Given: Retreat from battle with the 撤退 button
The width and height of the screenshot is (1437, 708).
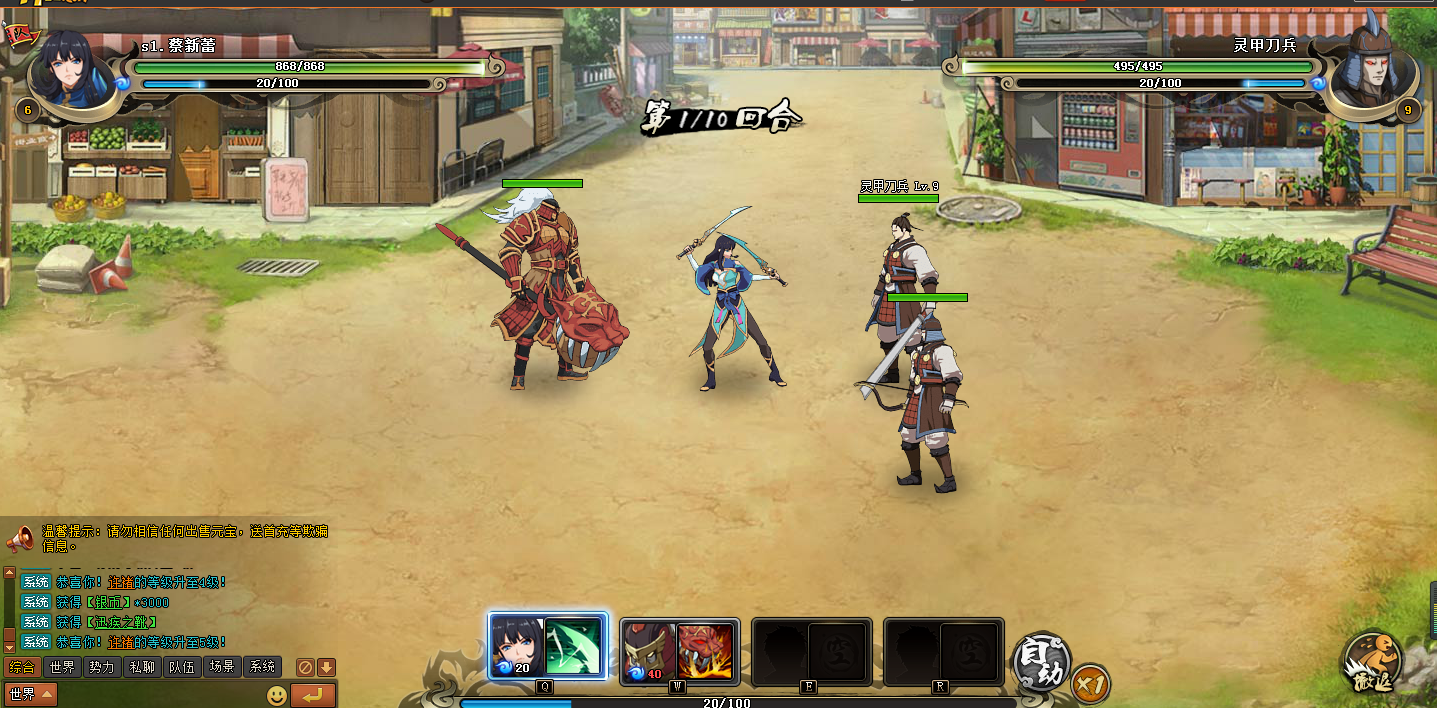Looking at the screenshot, I should click(x=1372, y=662).
